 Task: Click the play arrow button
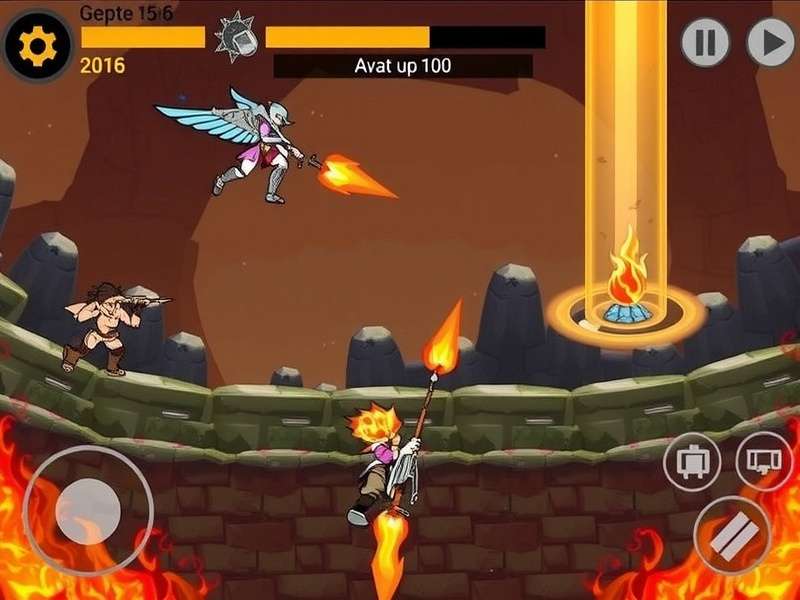[x=771, y=43]
